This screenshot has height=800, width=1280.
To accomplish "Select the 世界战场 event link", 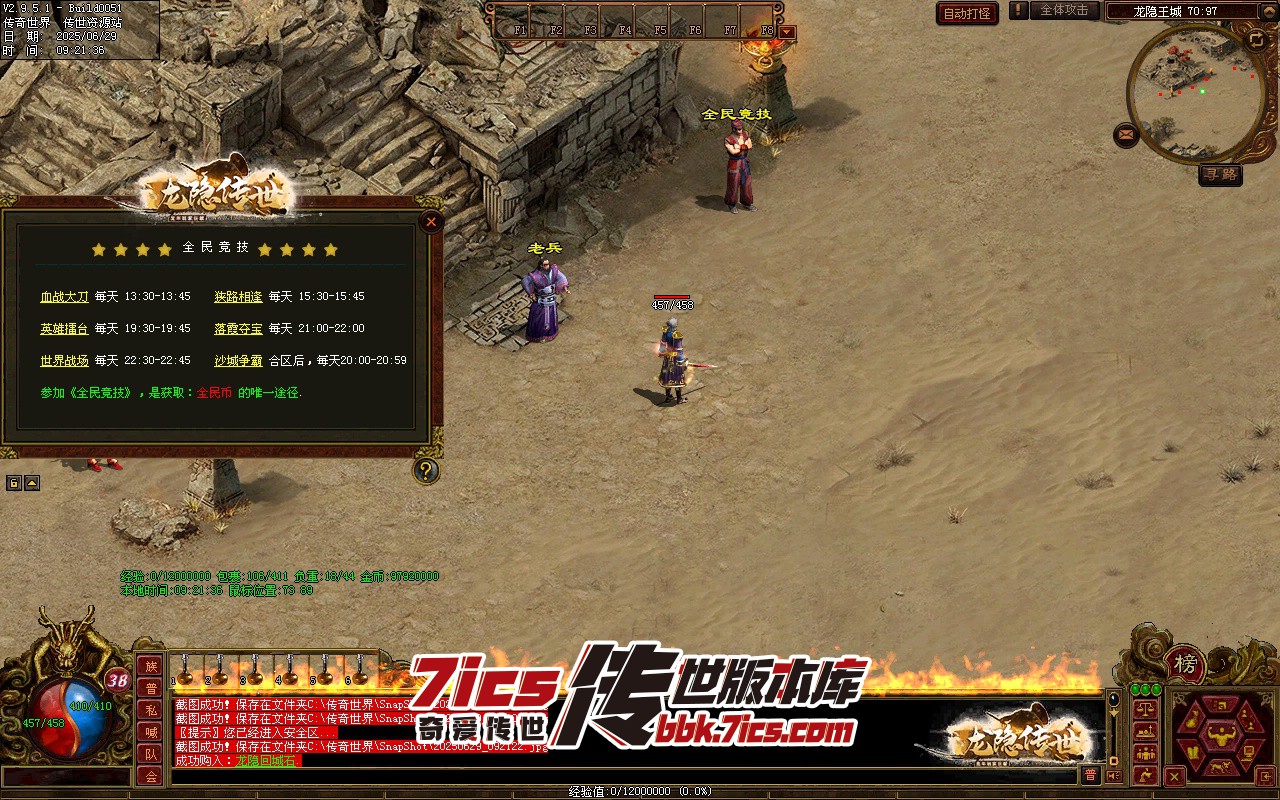I will [64, 361].
